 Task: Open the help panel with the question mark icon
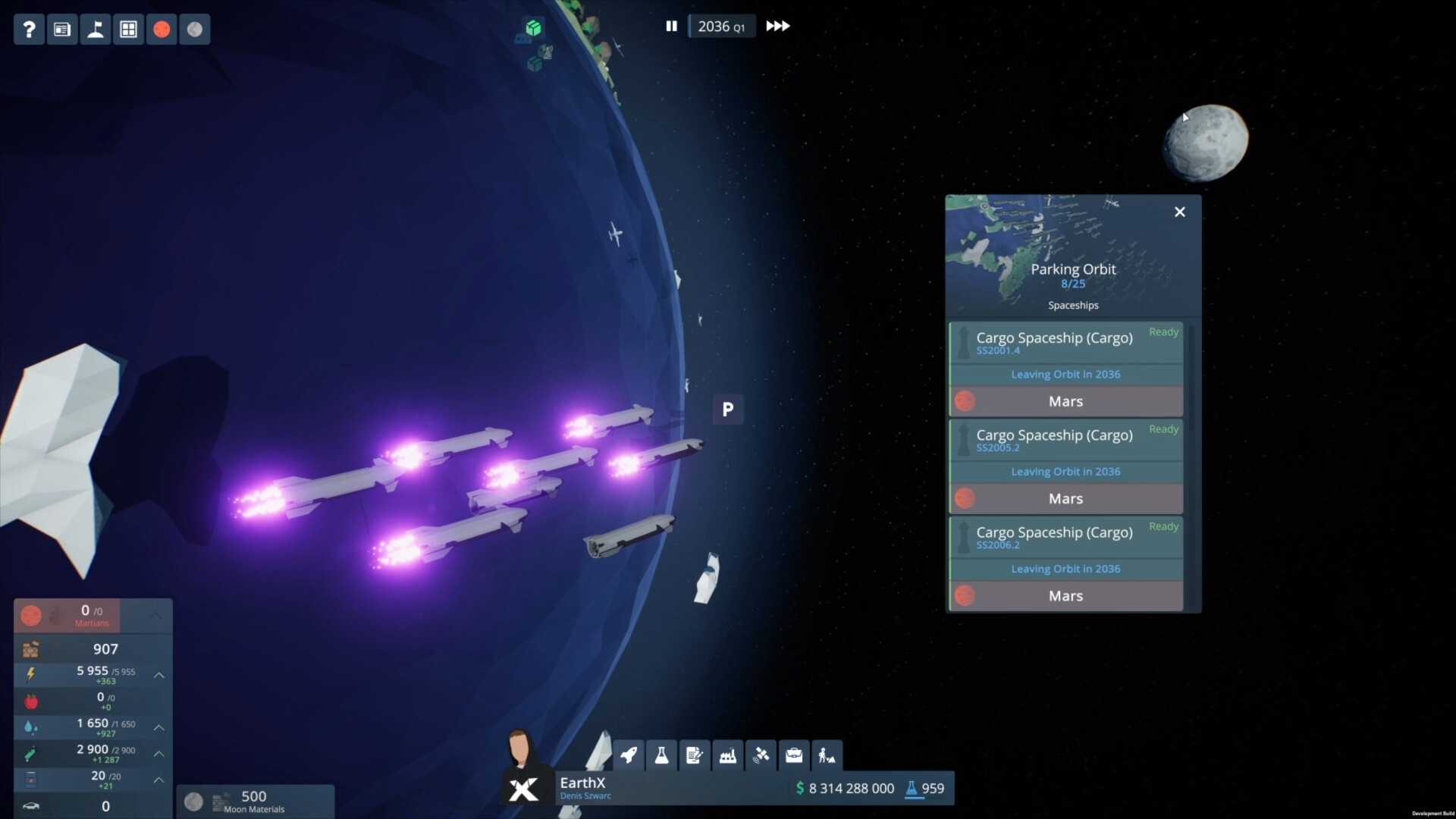point(29,29)
